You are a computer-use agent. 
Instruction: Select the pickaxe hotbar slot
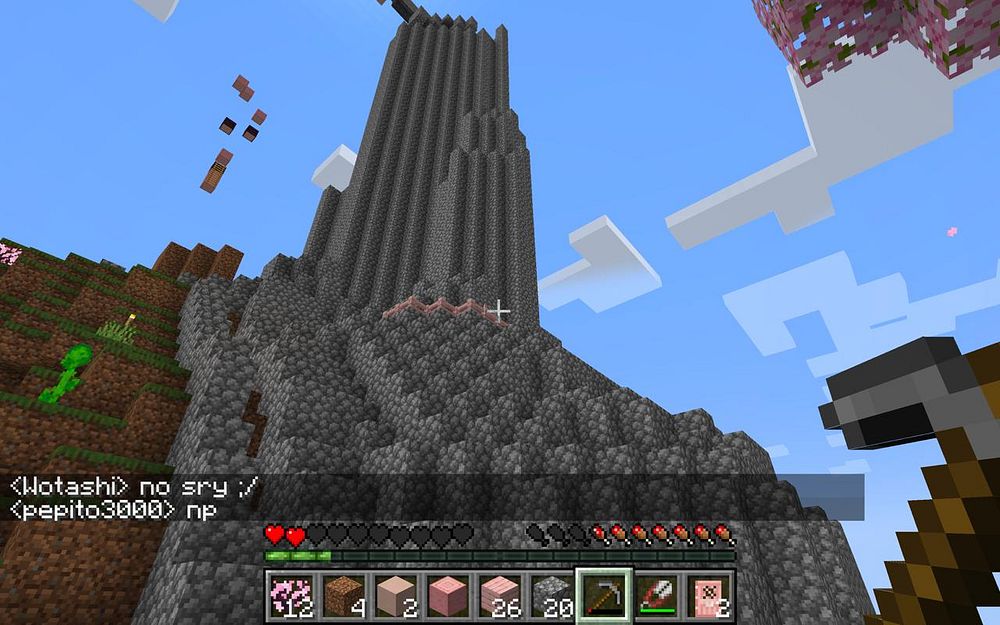[x=603, y=594]
